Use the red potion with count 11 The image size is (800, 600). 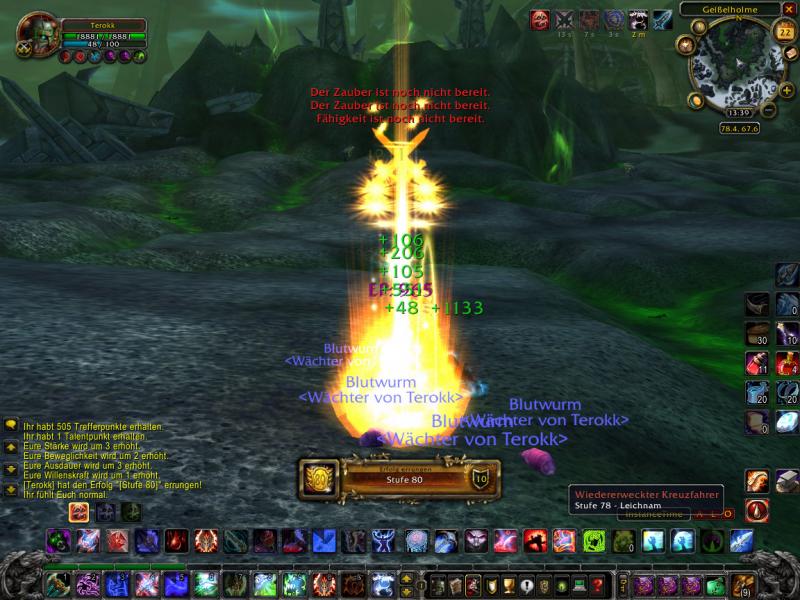[x=757, y=362]
